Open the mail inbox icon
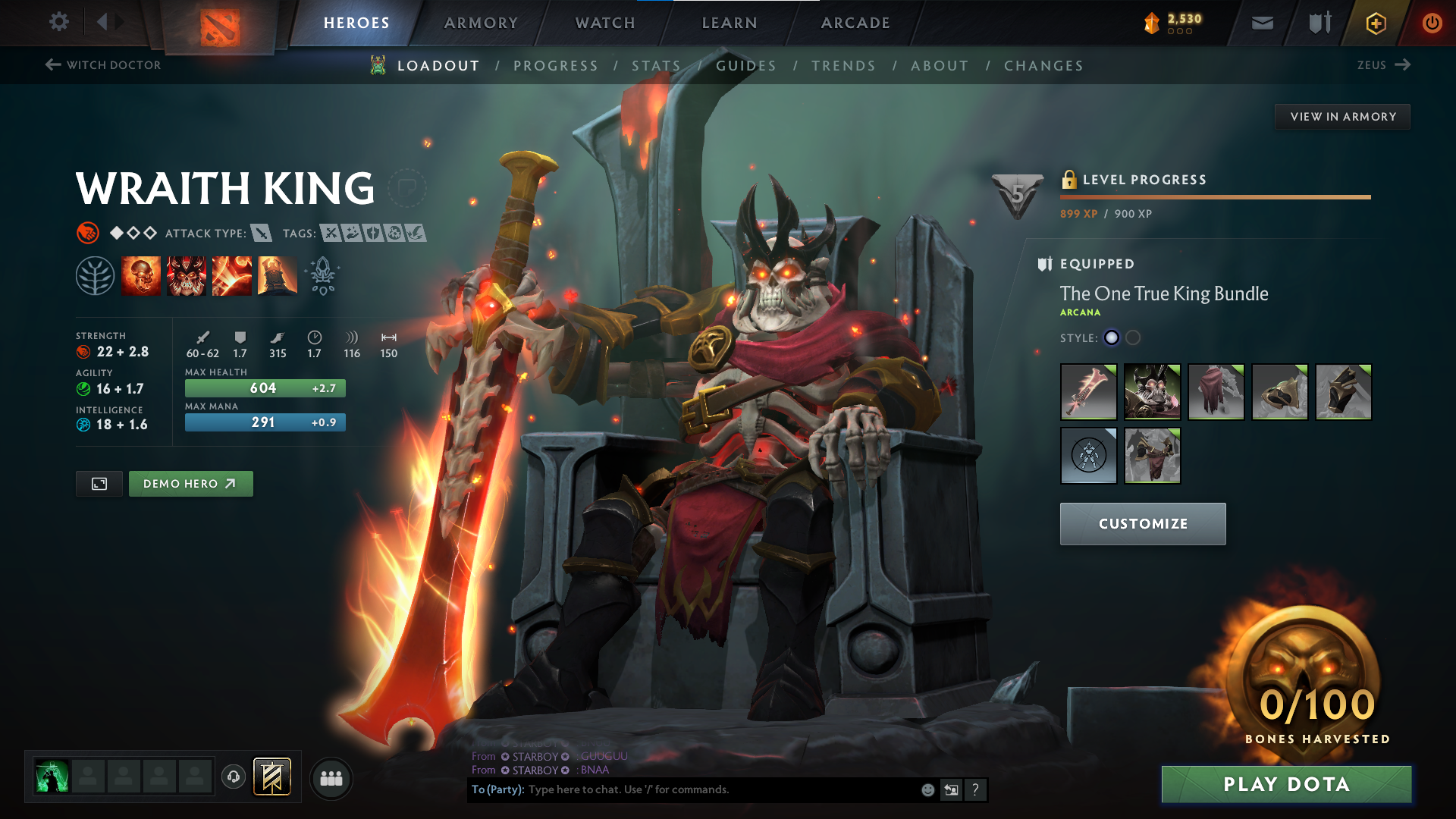 (x=1261, y=22)
